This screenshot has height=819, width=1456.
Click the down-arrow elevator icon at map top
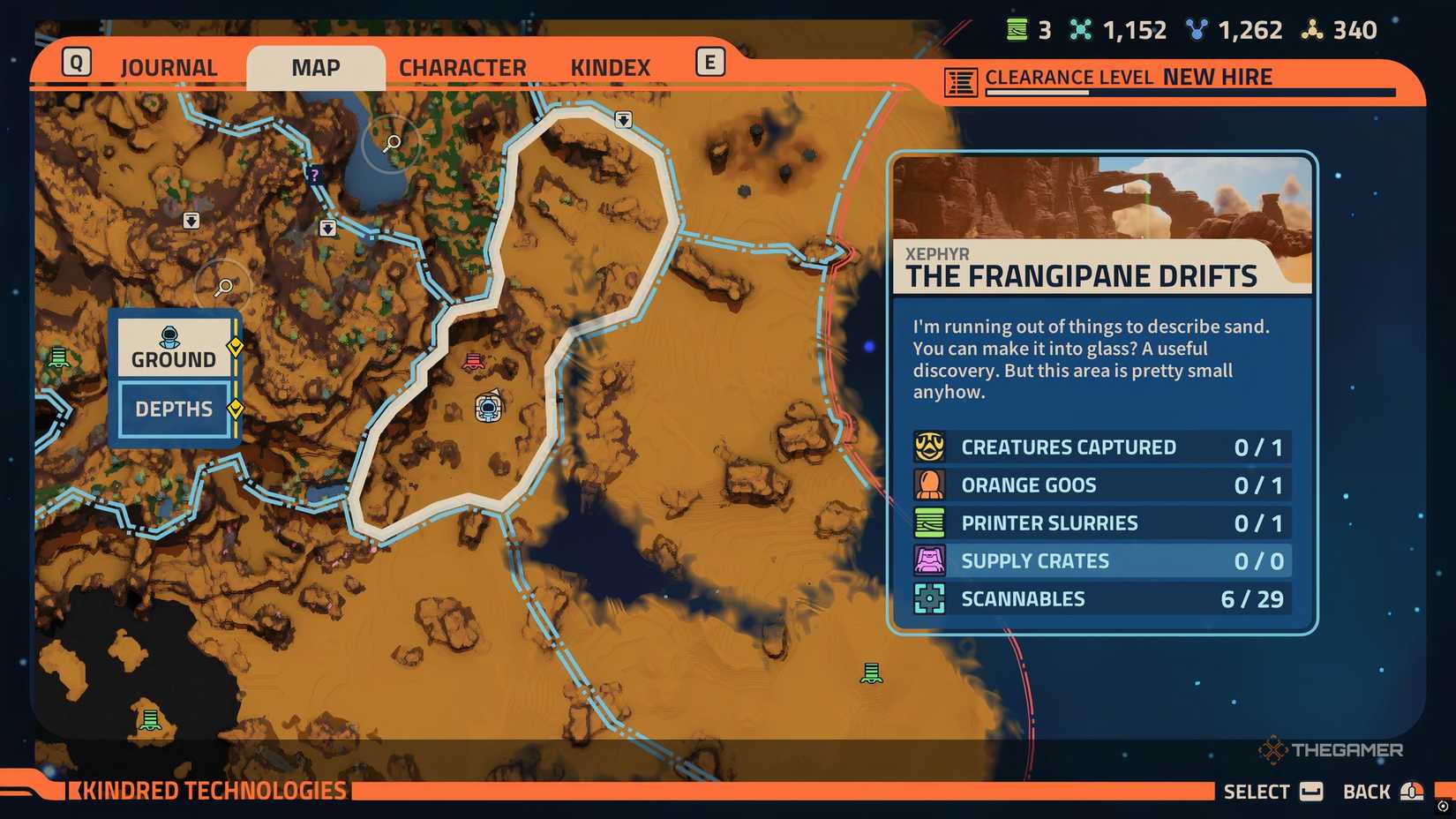tap(624, 119)
